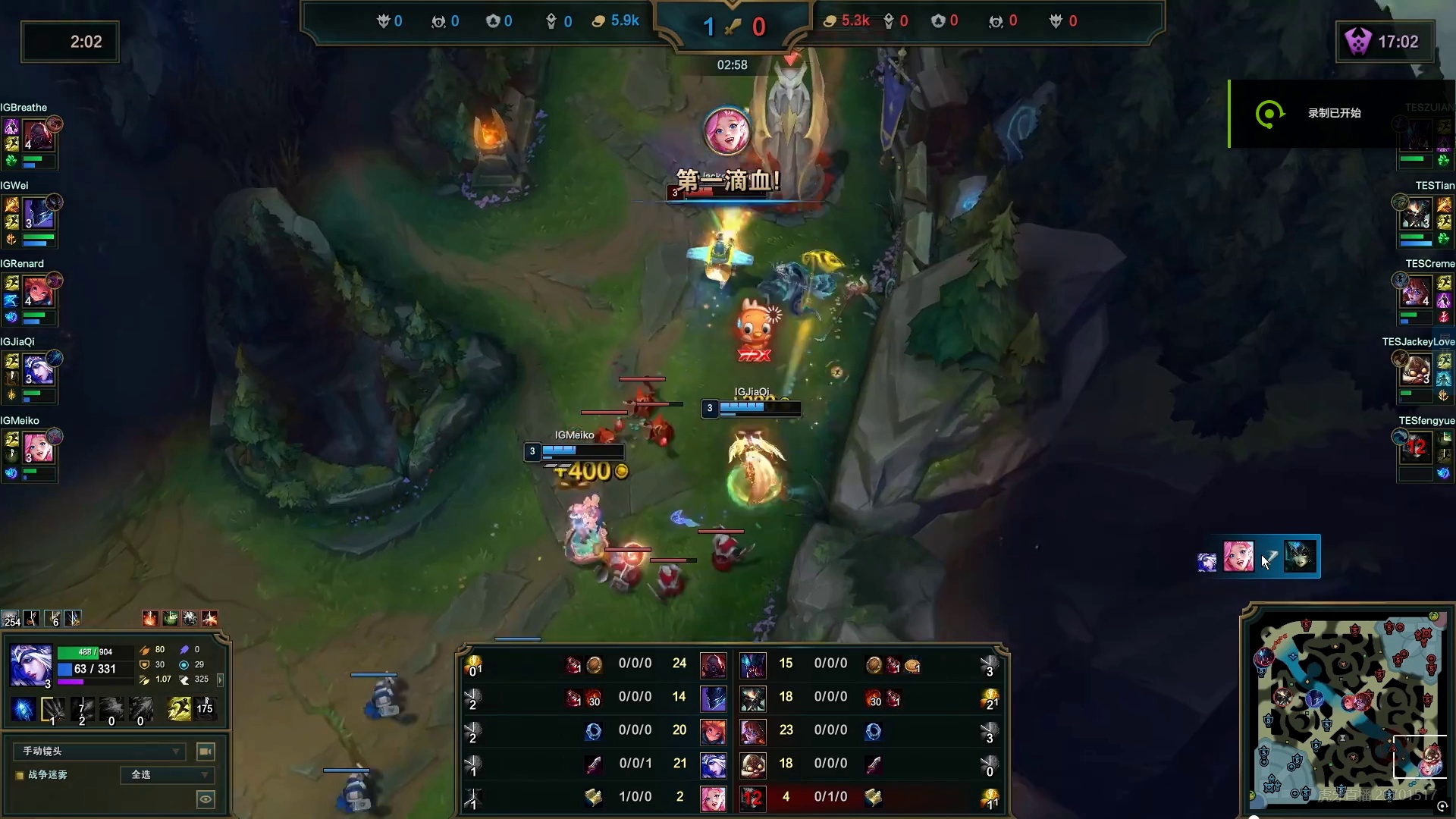Toggle the 战争迷雾 fog of war checkbox
The width and height of the screenshot is (1456, 819).
[20, 775]
